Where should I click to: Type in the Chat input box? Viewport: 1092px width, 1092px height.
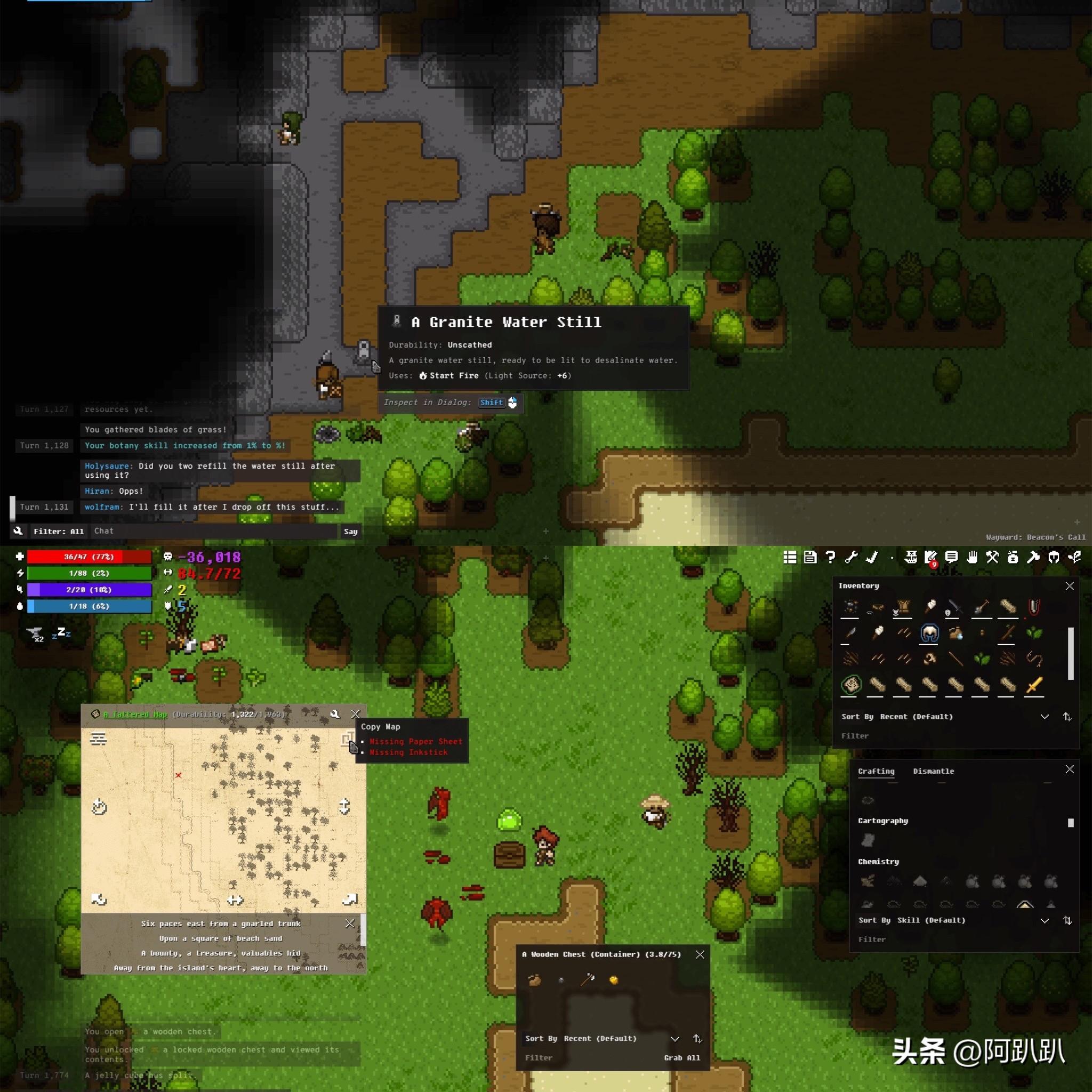215,531
